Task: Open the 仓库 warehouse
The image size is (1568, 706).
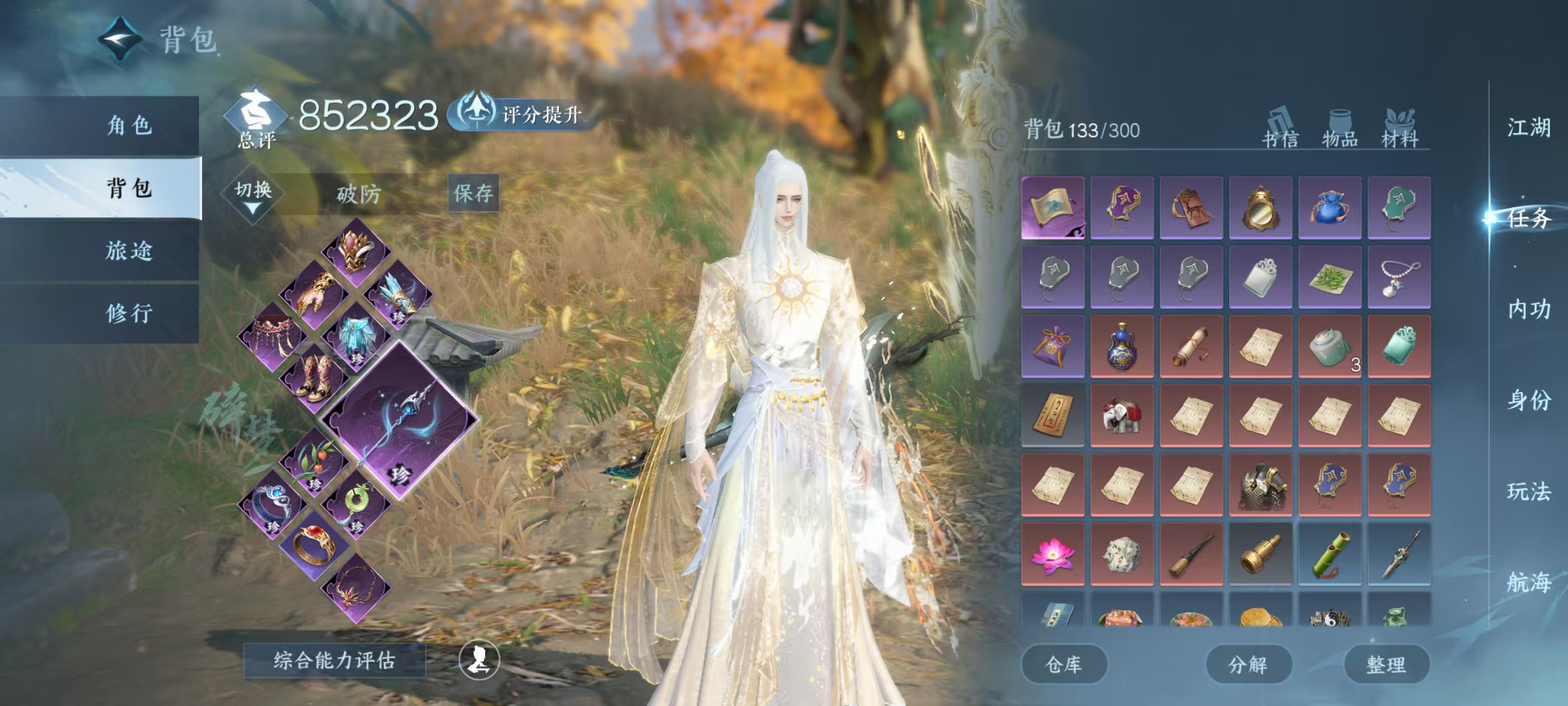Action: pos(1063,664)
